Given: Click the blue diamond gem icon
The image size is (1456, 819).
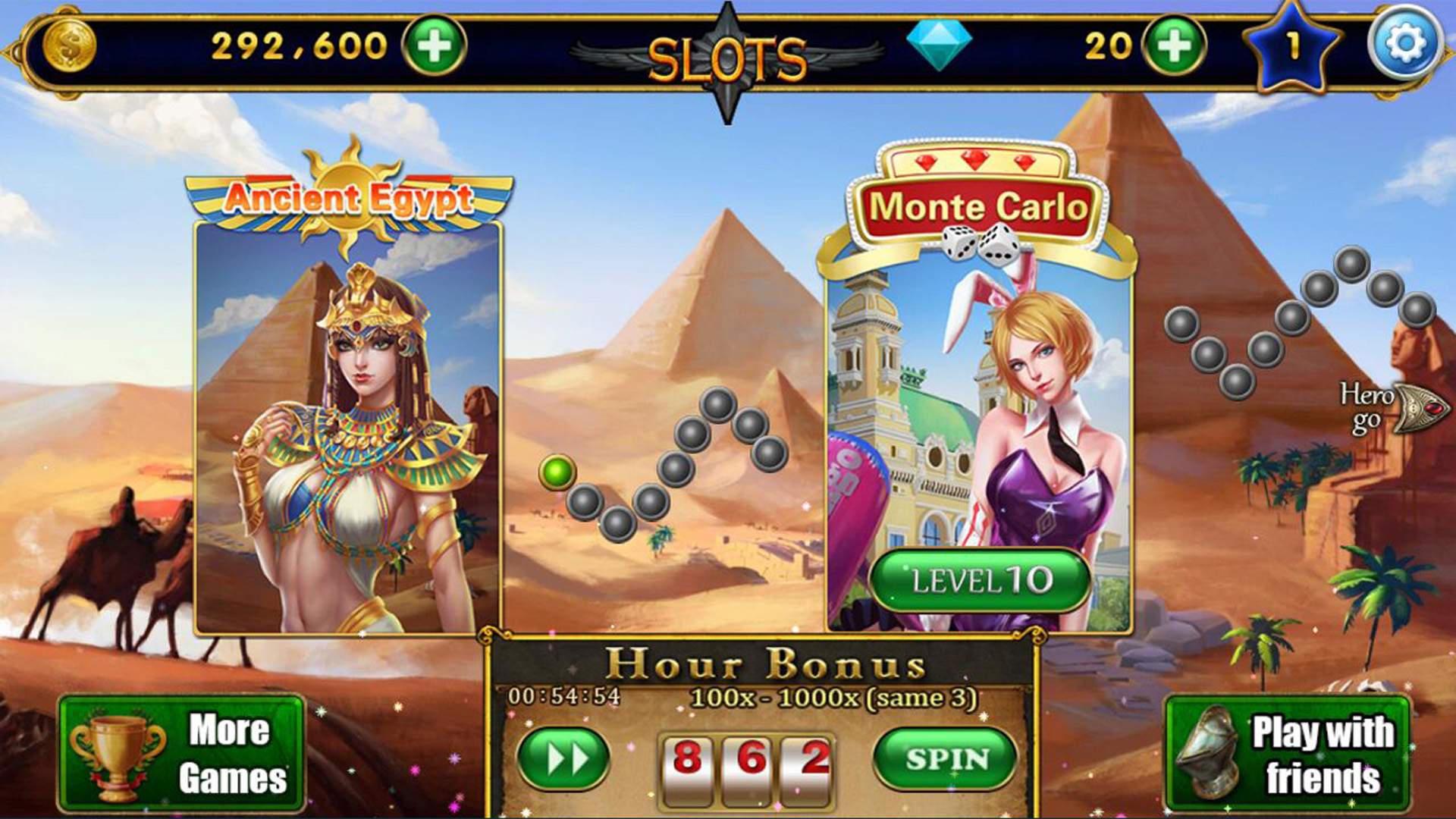Looking at the screenshot, I should pos(940,44).
